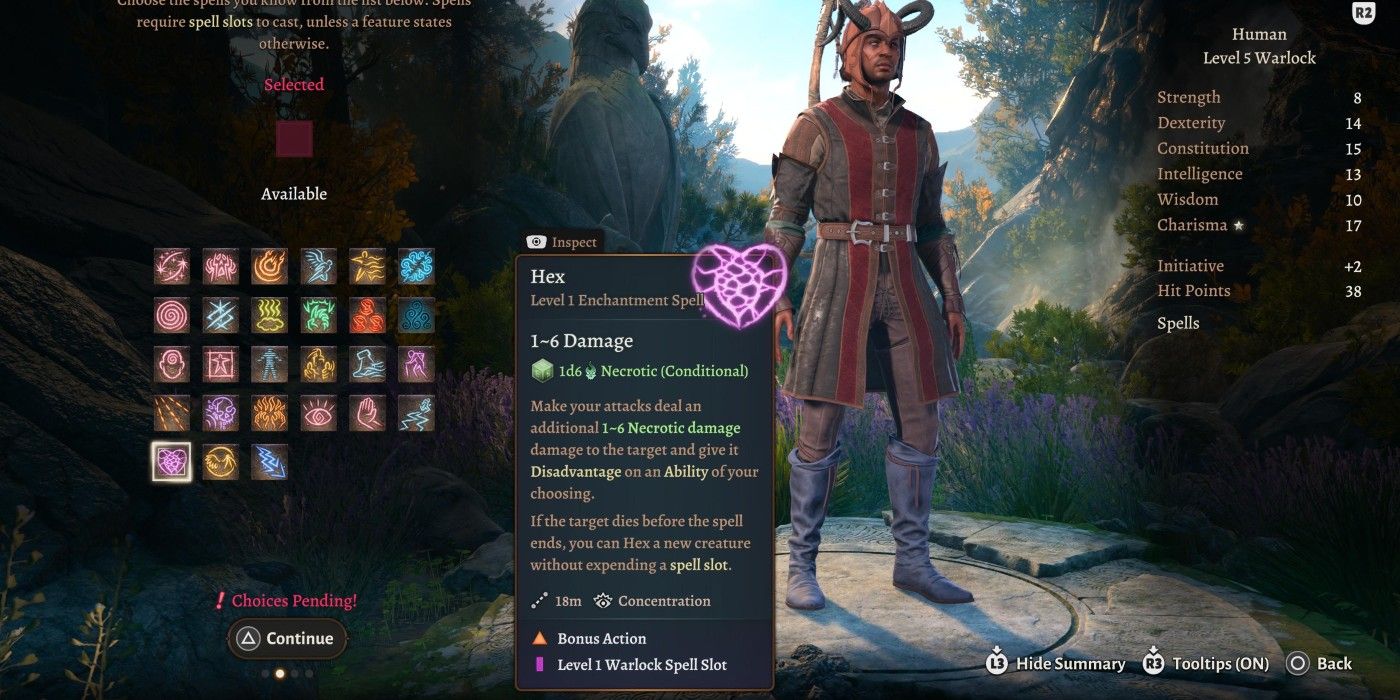Select the green clawed creature spell
The image size is (1400, 700).
pos(319,315)
